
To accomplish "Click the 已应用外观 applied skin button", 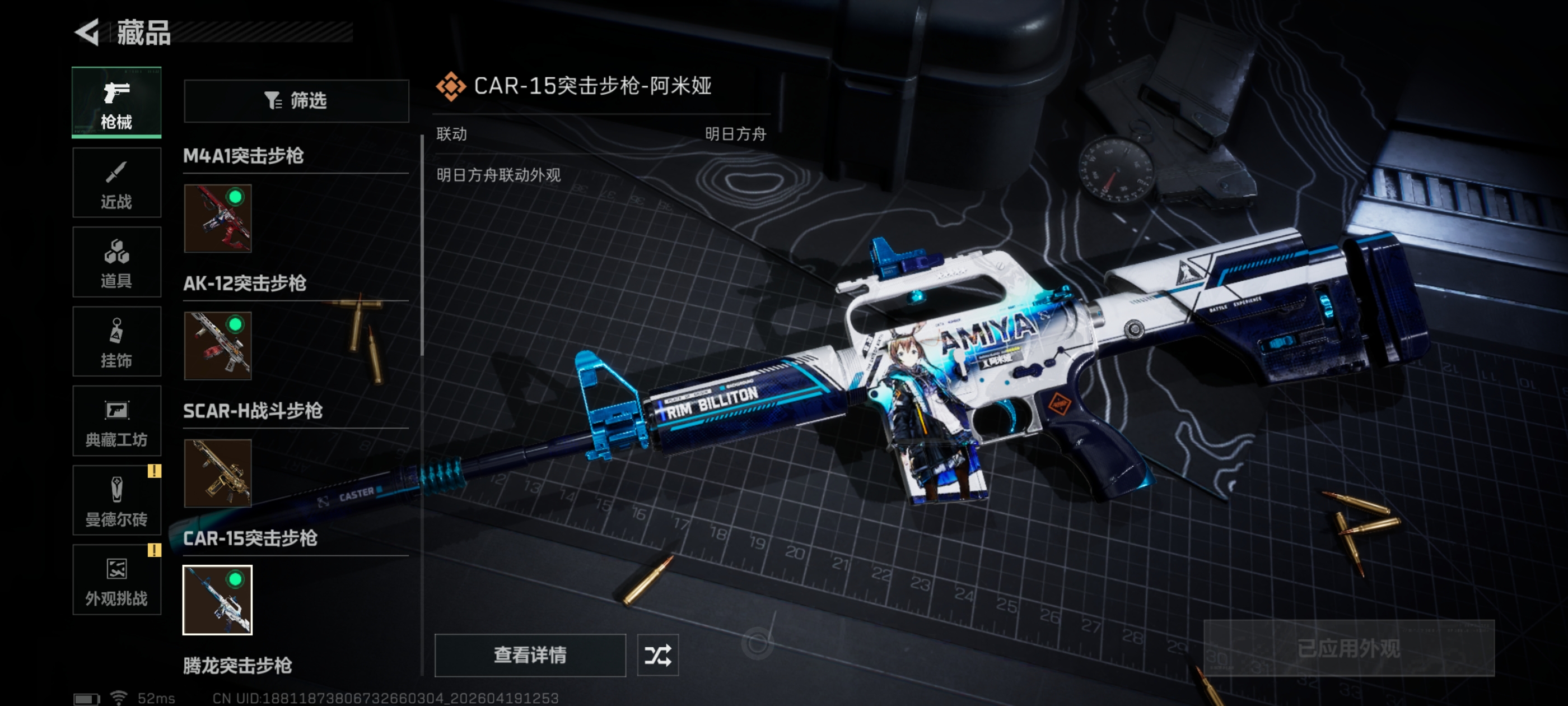I will click(1348, 648).
